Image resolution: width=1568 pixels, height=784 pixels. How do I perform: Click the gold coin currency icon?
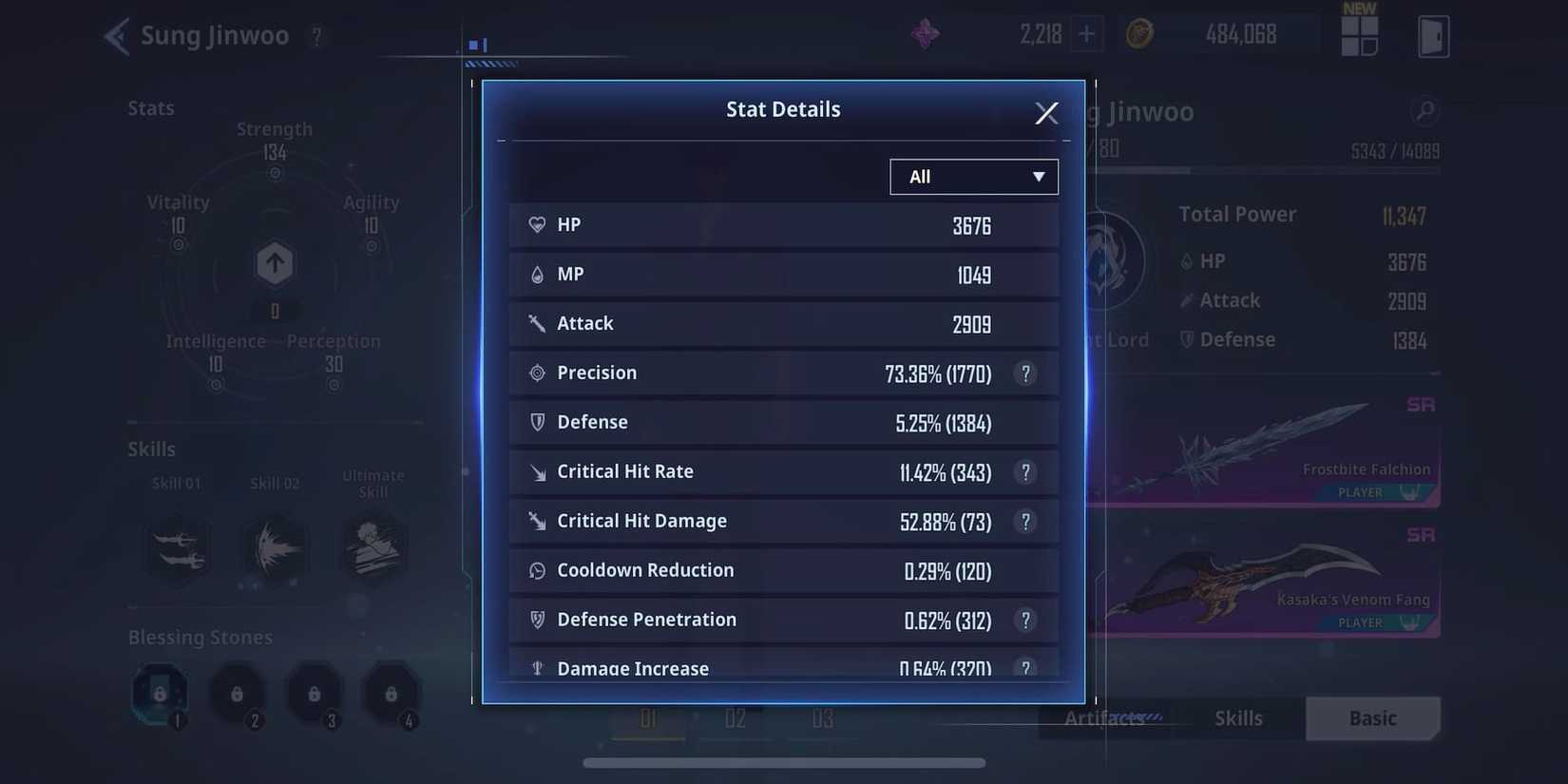pos(1139,31)
